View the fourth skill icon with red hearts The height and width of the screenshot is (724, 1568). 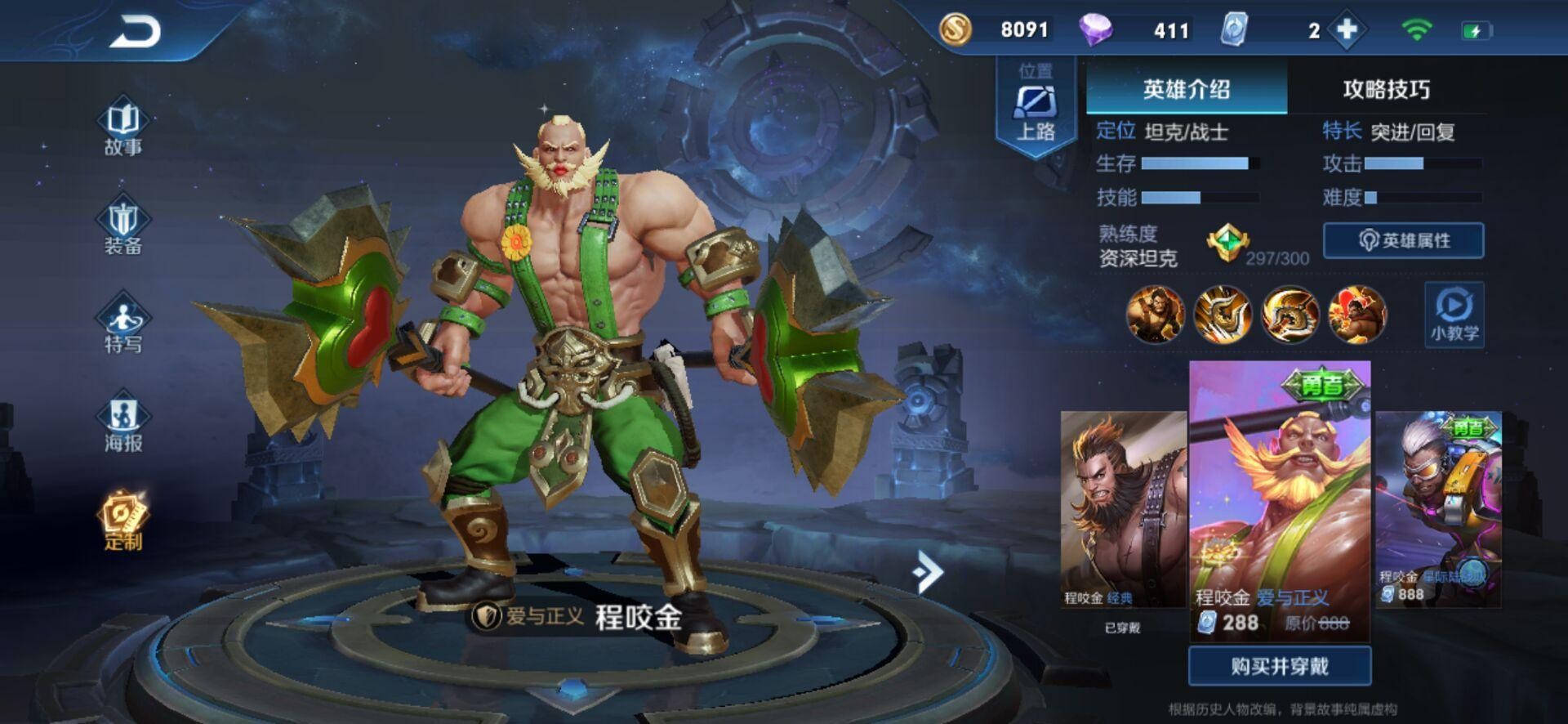coord(1356,314)
